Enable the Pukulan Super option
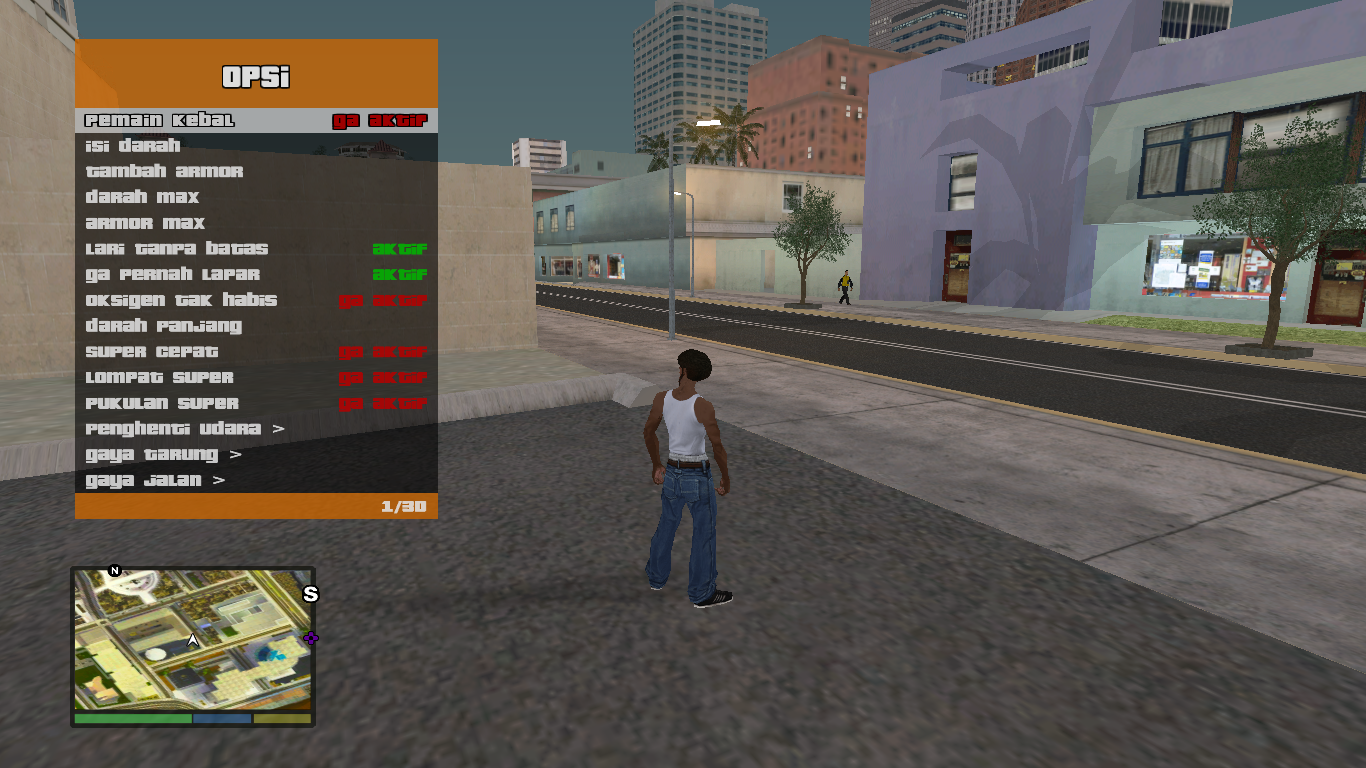 255,404
